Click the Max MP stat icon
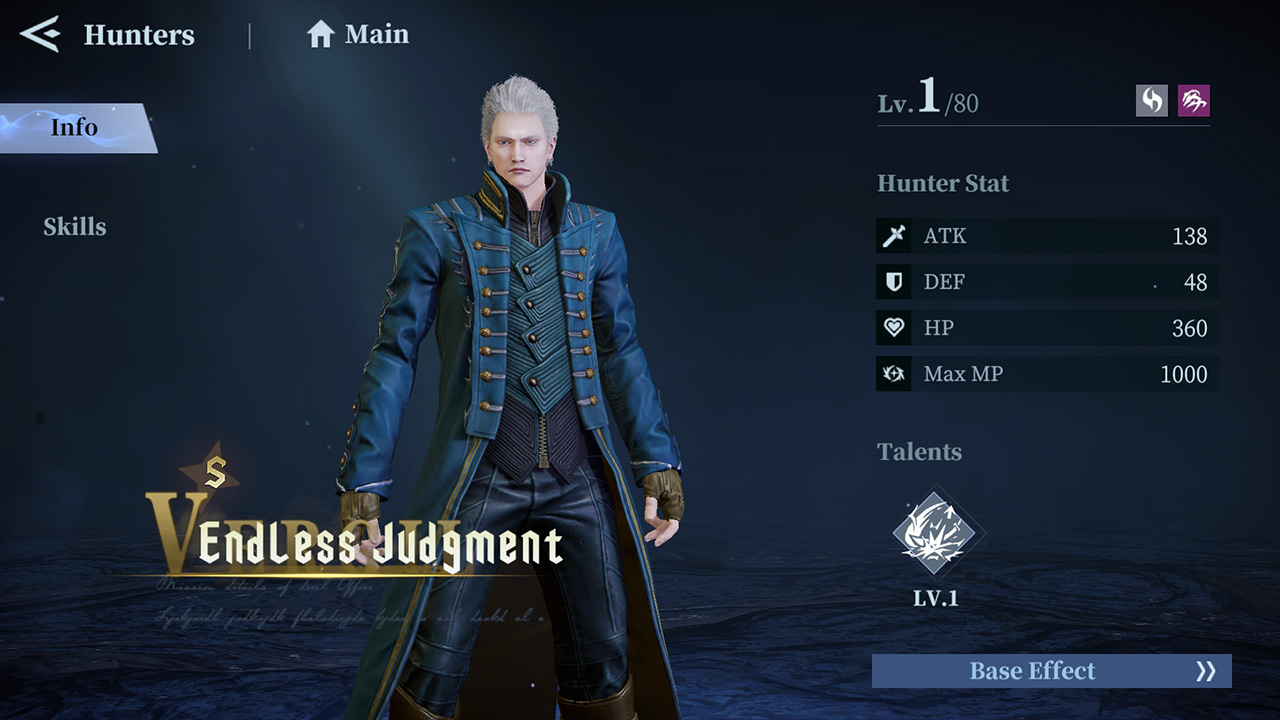The image size is (1280, 720). (893, 374)
